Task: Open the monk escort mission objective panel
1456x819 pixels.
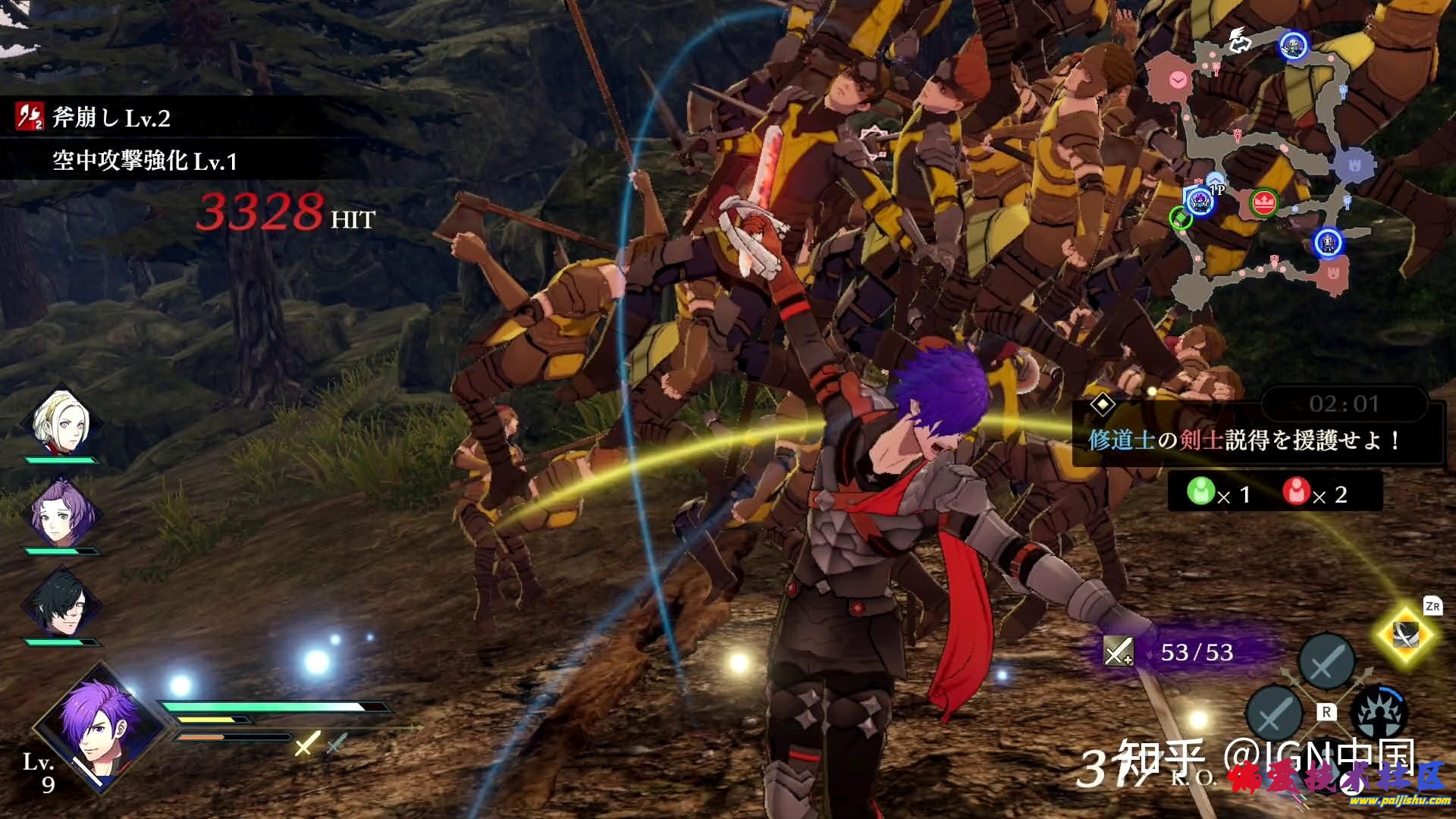Action: pyautogui.click(x=1244, y=440)
